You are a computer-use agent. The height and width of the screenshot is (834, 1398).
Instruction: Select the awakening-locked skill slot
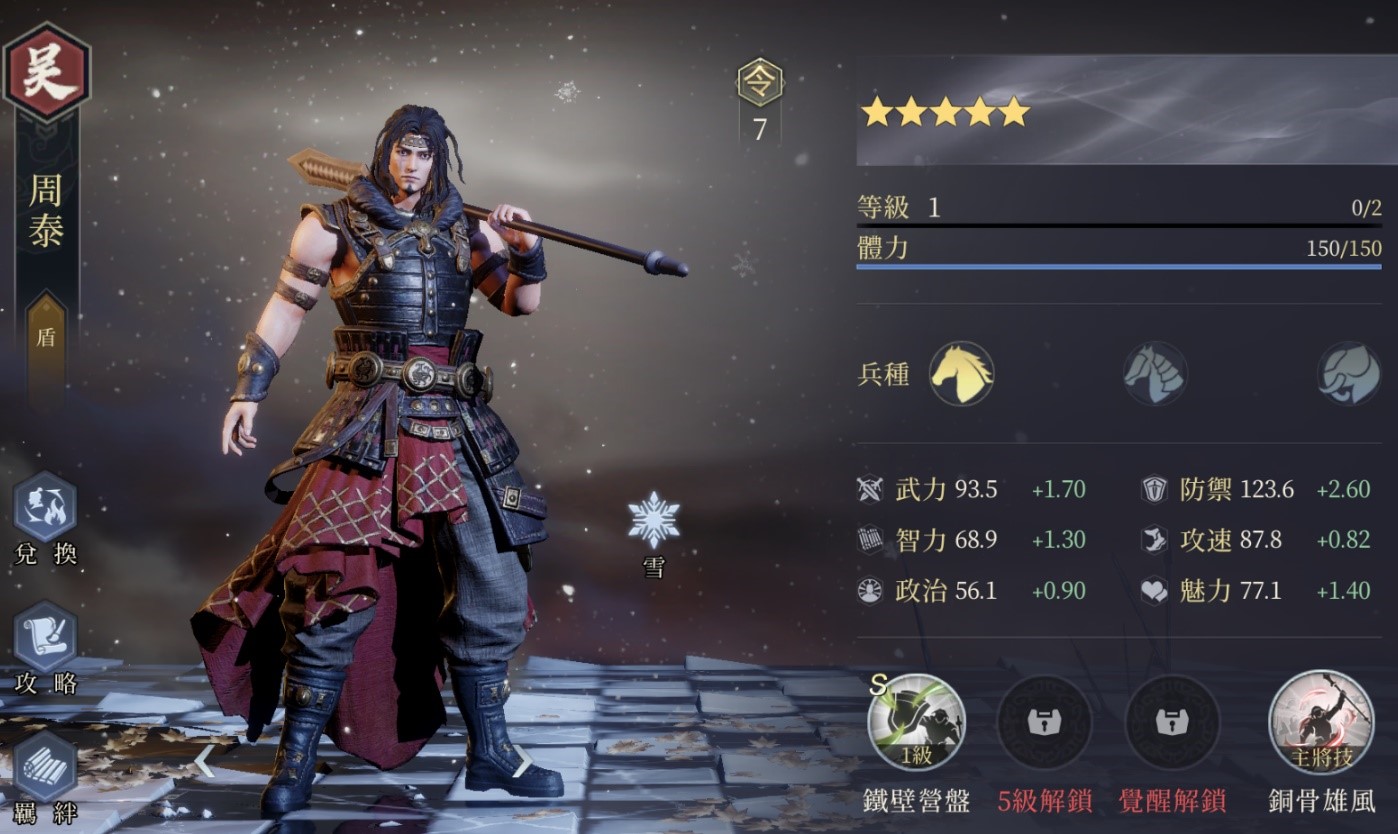point(1172,722)
